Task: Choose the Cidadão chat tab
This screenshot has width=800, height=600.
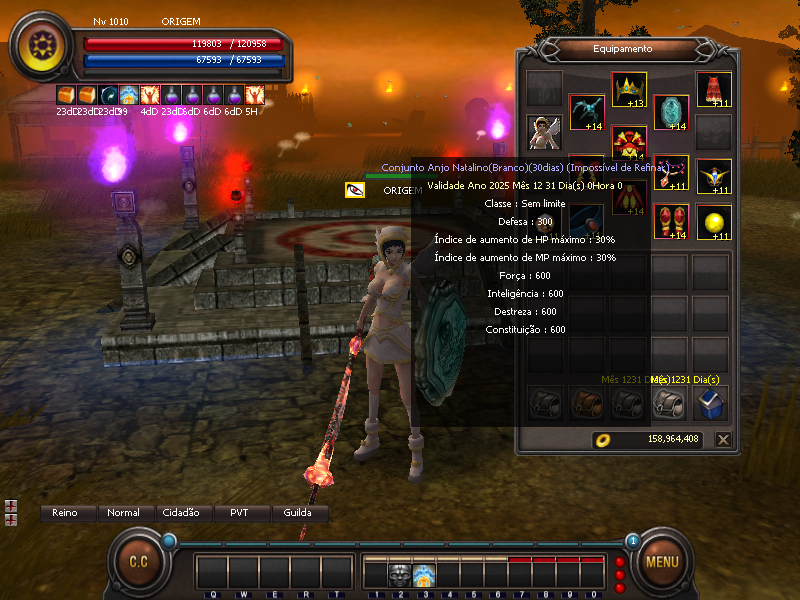Action: (181, 513)
